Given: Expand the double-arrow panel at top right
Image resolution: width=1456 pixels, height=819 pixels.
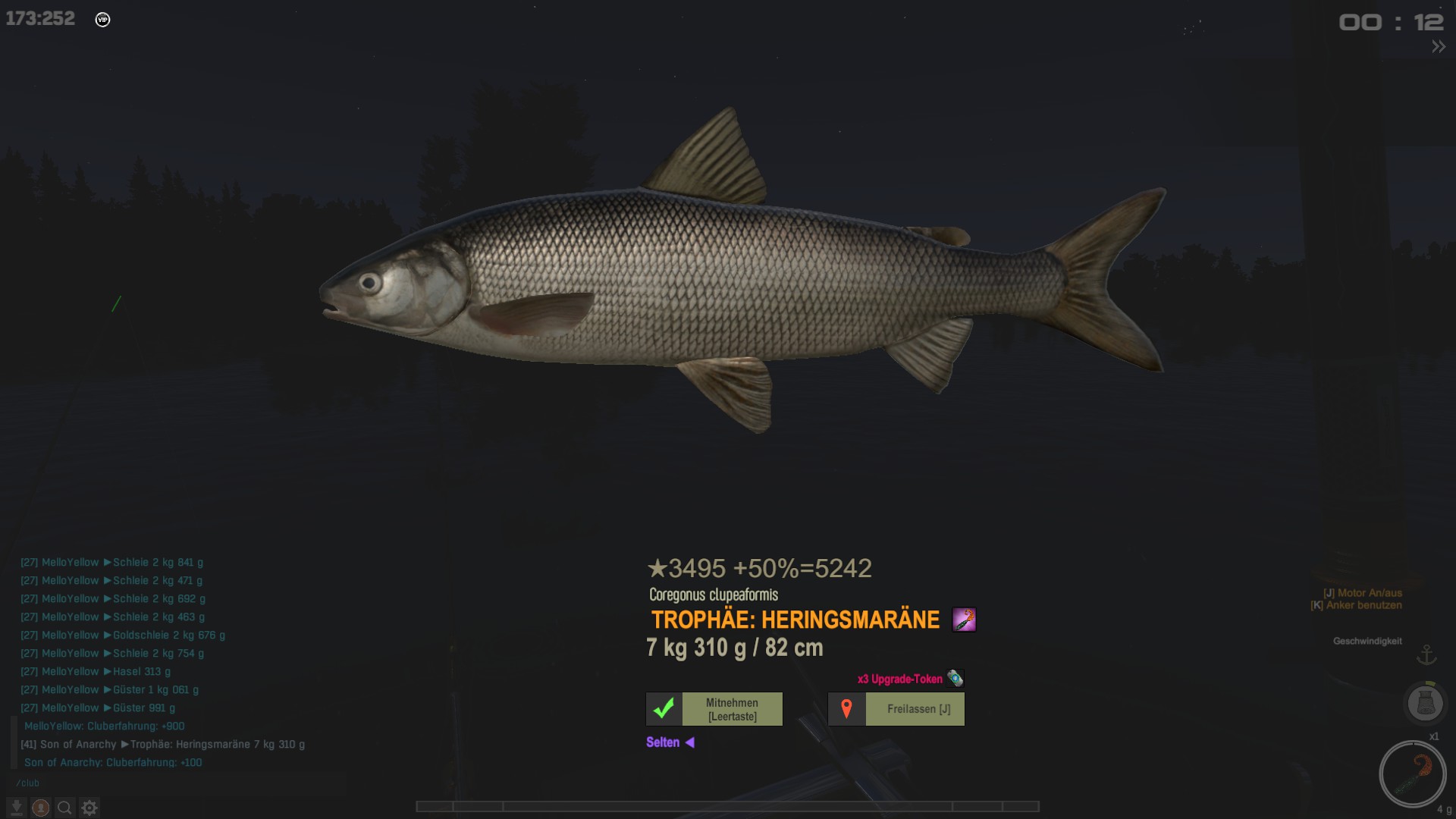Looking at the screenshot, I should click(1438, 47).
